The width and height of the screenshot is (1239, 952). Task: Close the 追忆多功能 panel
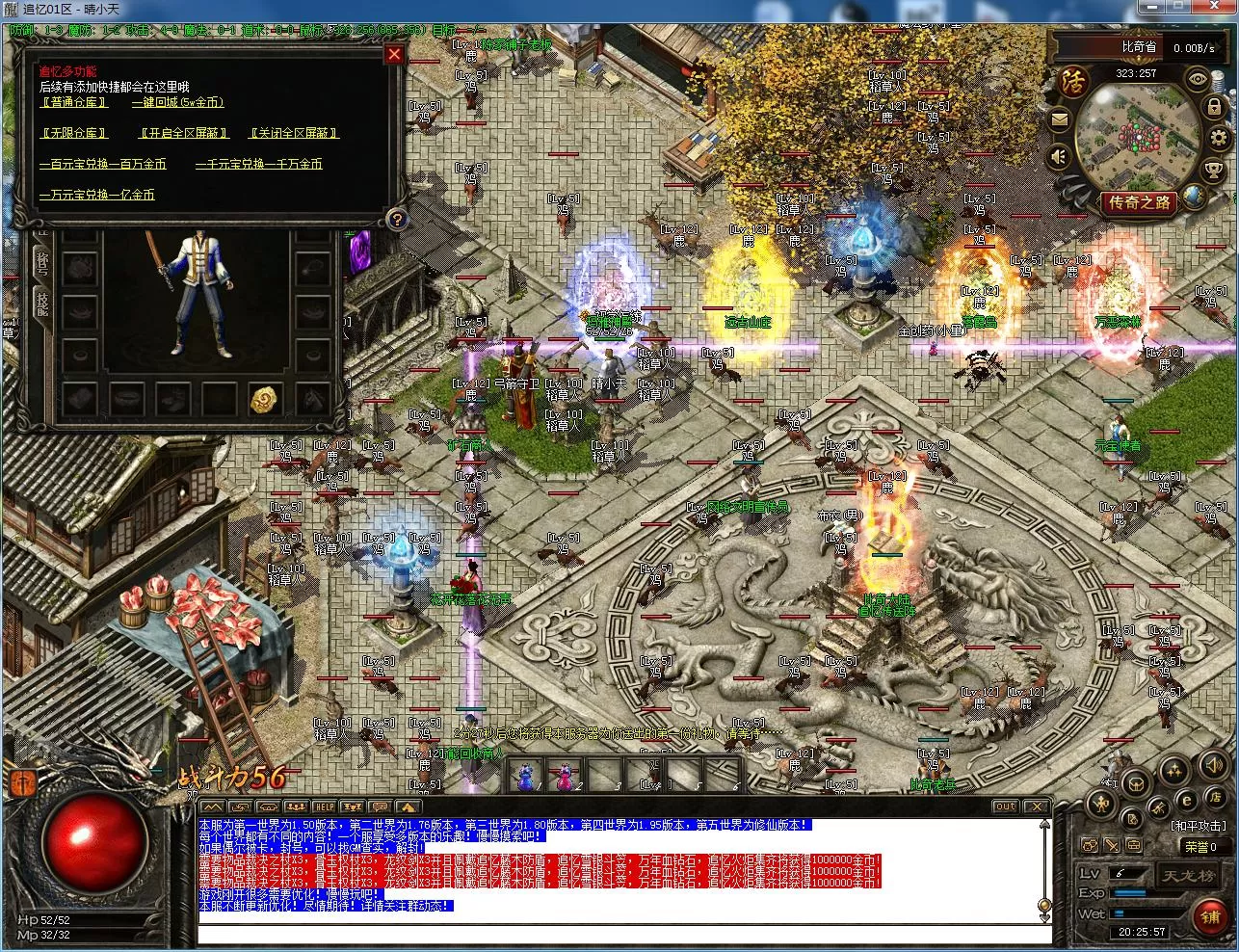click(393, 55)
